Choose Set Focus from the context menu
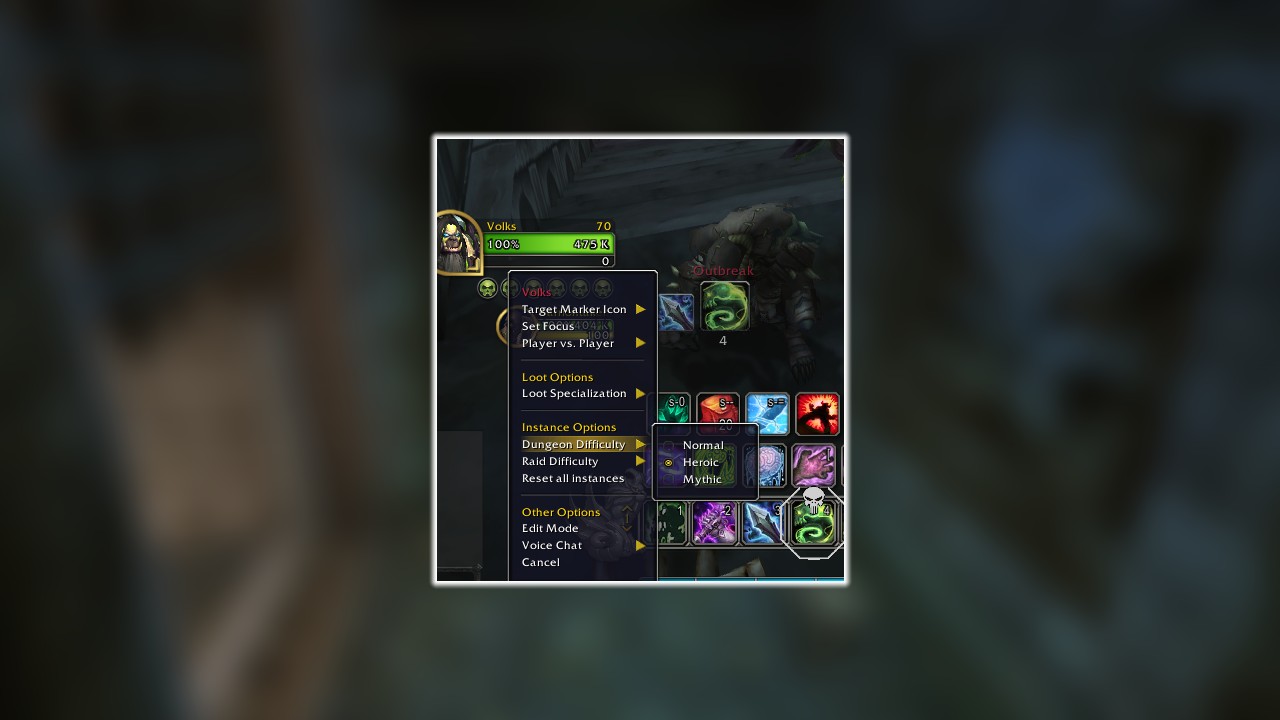The width and height of the screenshot is (1280, 720). point(548,326)
